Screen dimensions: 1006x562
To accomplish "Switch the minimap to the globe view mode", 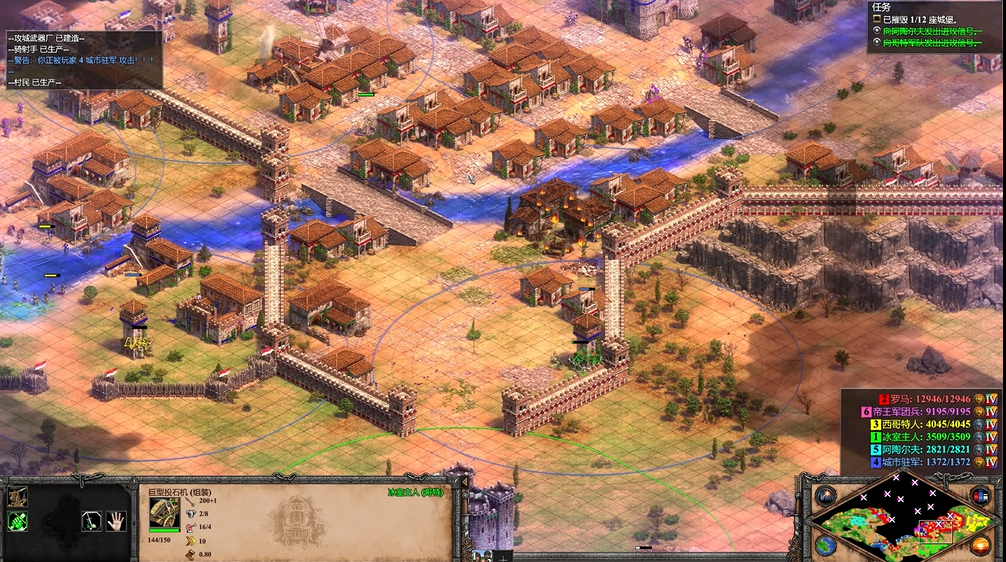I will pos(826,545).
